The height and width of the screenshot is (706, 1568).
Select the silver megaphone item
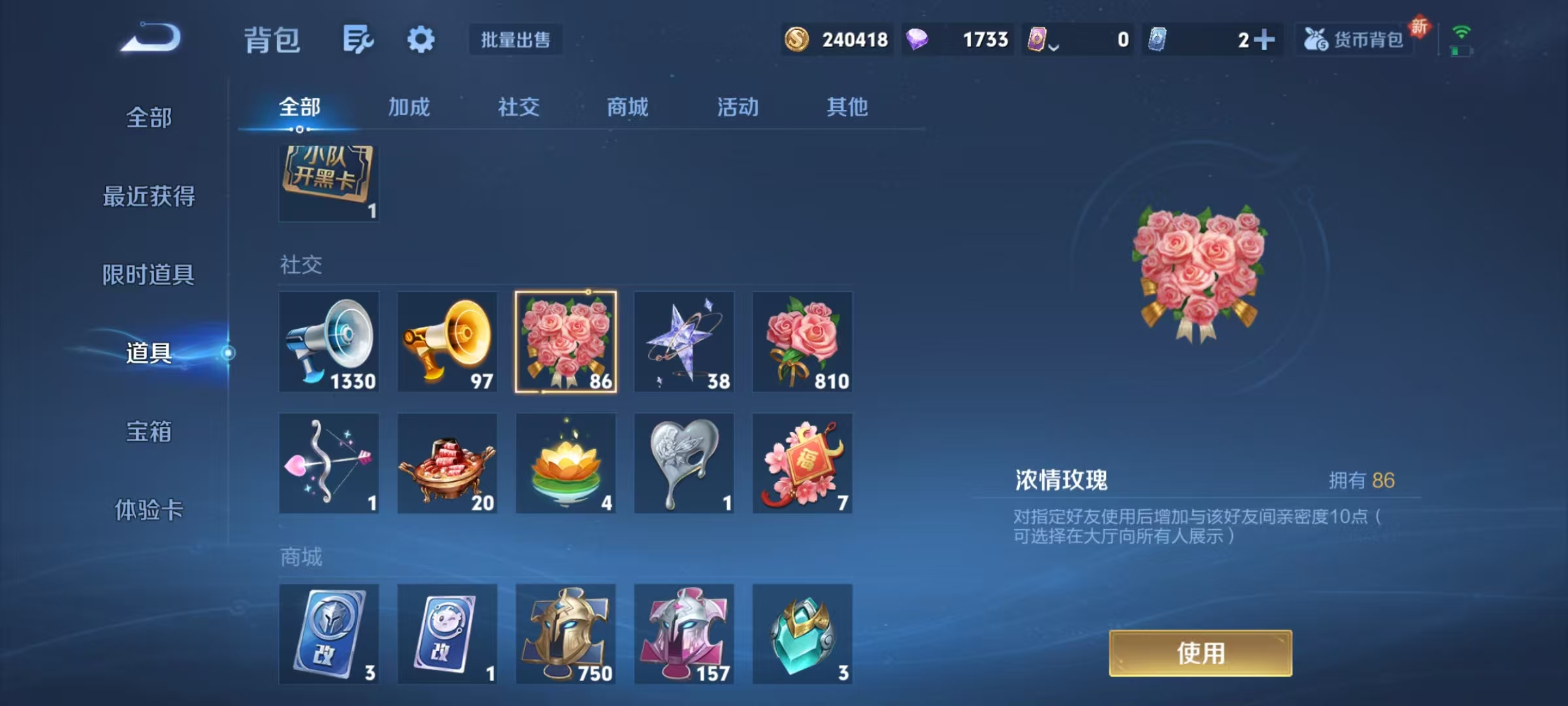[x=329, y=343]
